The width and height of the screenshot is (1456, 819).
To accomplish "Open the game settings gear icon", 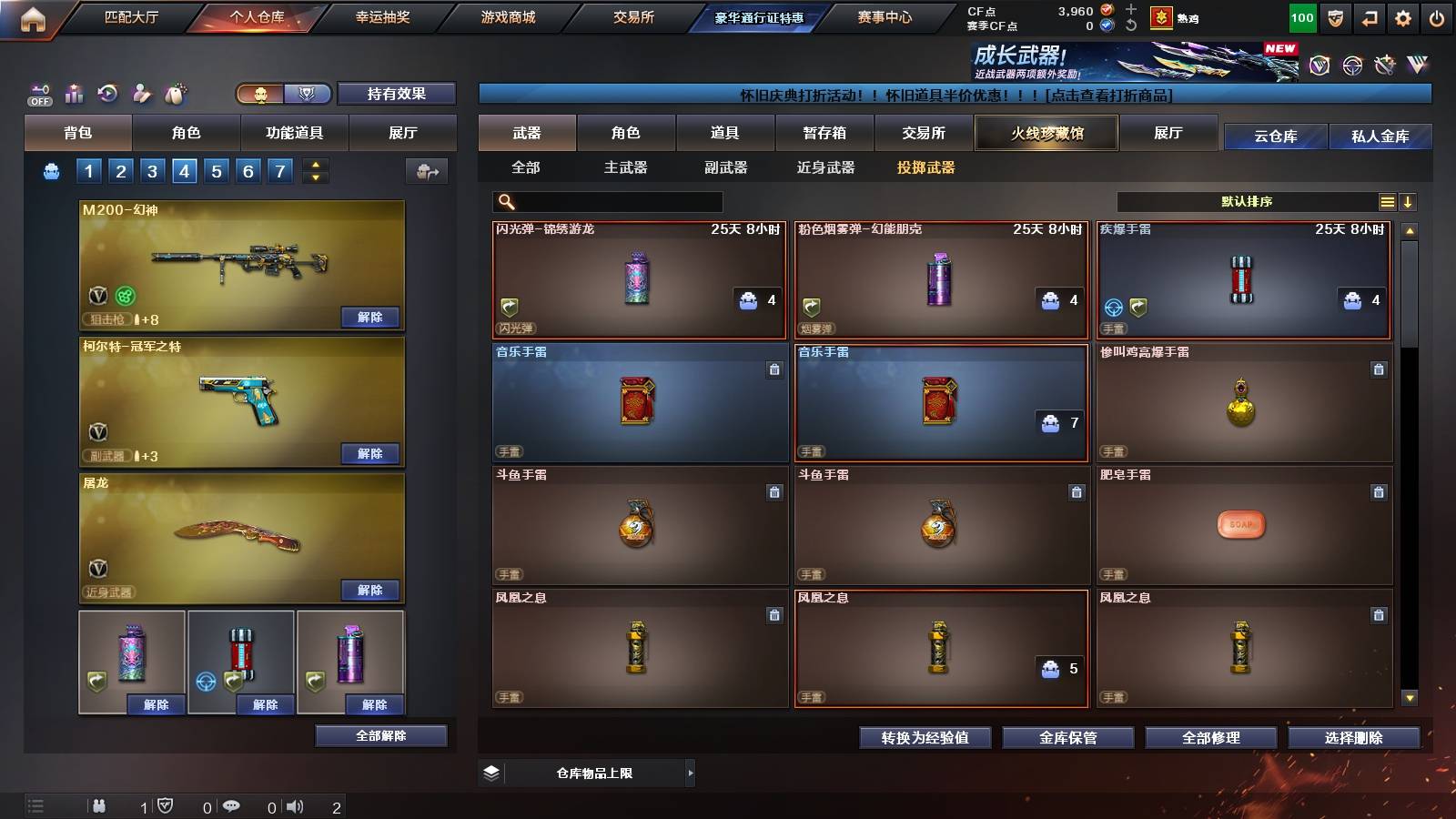I will coord(1402,15).
